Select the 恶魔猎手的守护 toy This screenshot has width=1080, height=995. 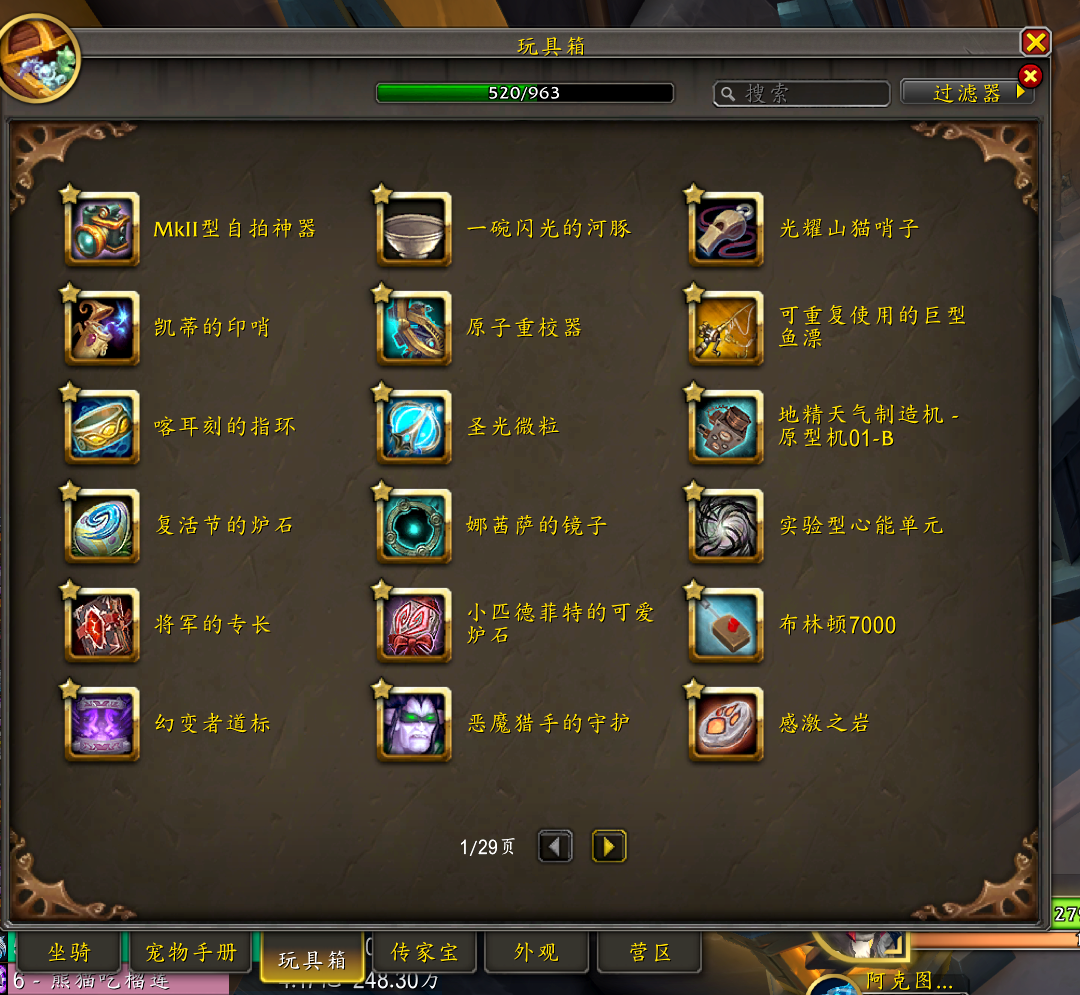414,724
